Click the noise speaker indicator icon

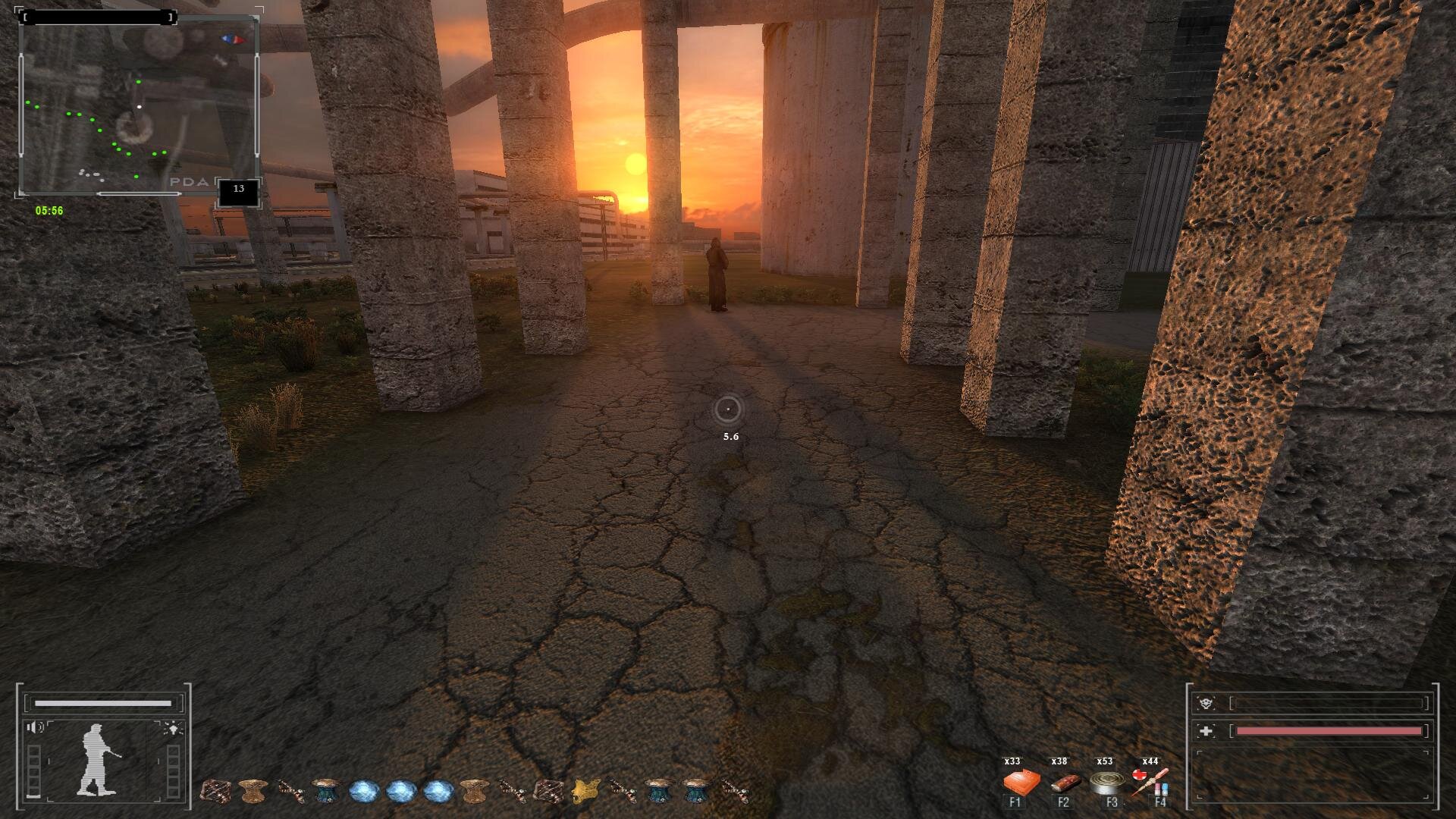(35, 728)
